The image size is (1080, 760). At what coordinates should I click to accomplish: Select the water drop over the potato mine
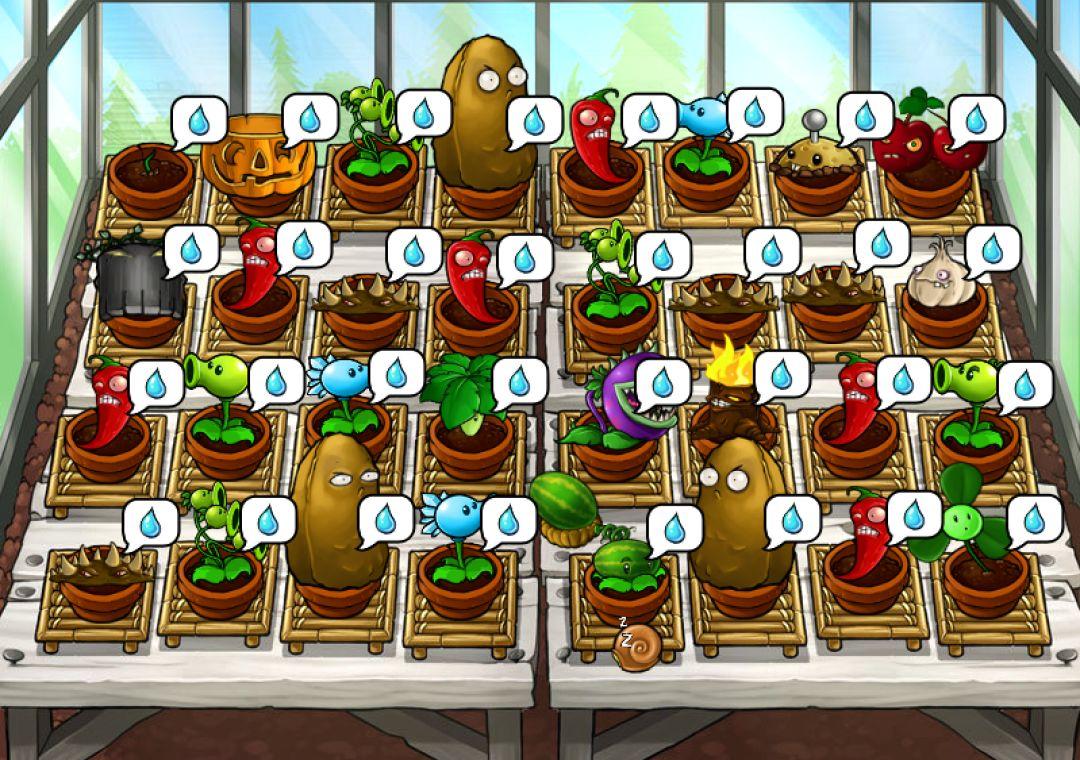pos(865,117)
